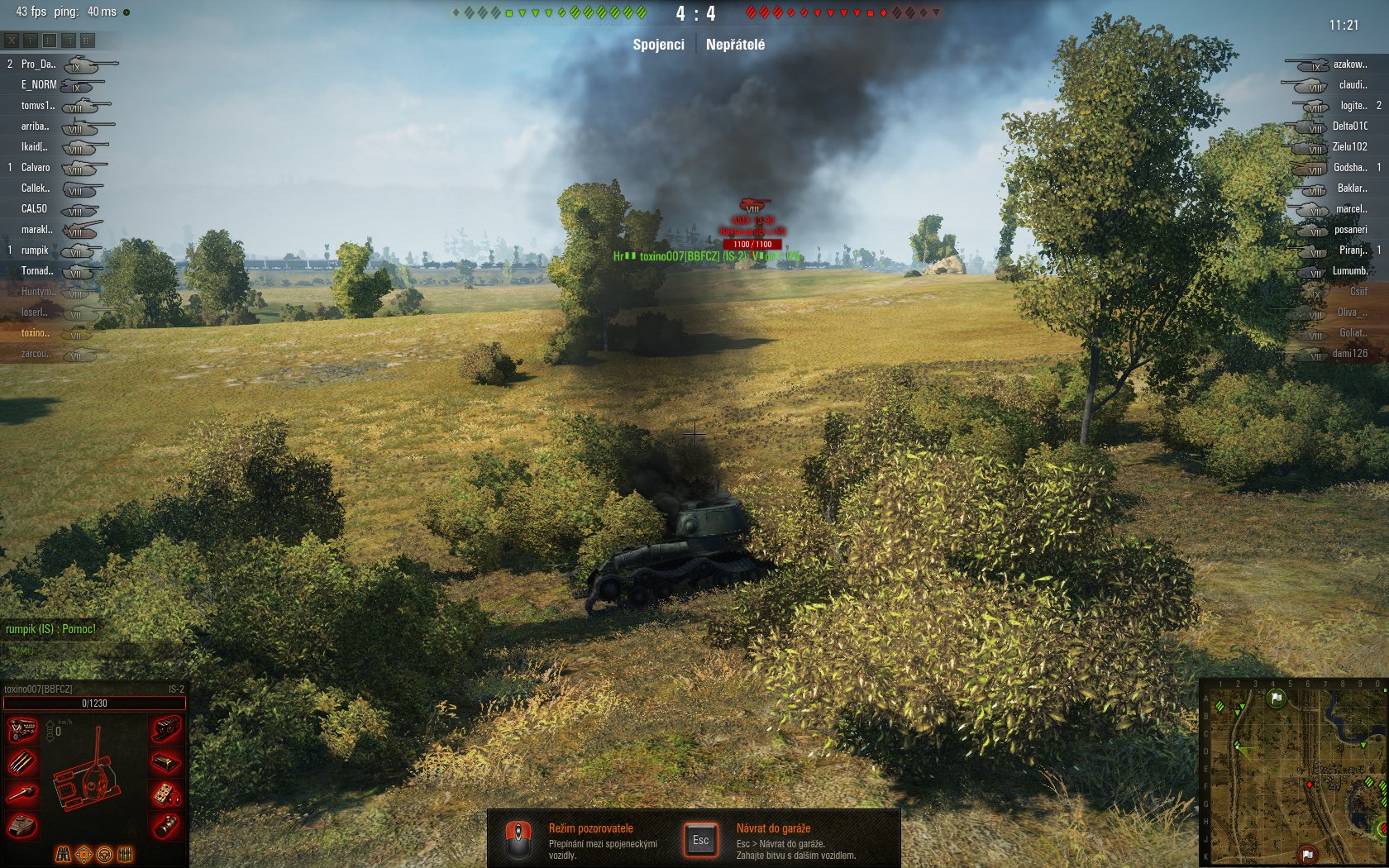
Task: Select ally rumpik in the team list
Action: (x=35, y=250)
